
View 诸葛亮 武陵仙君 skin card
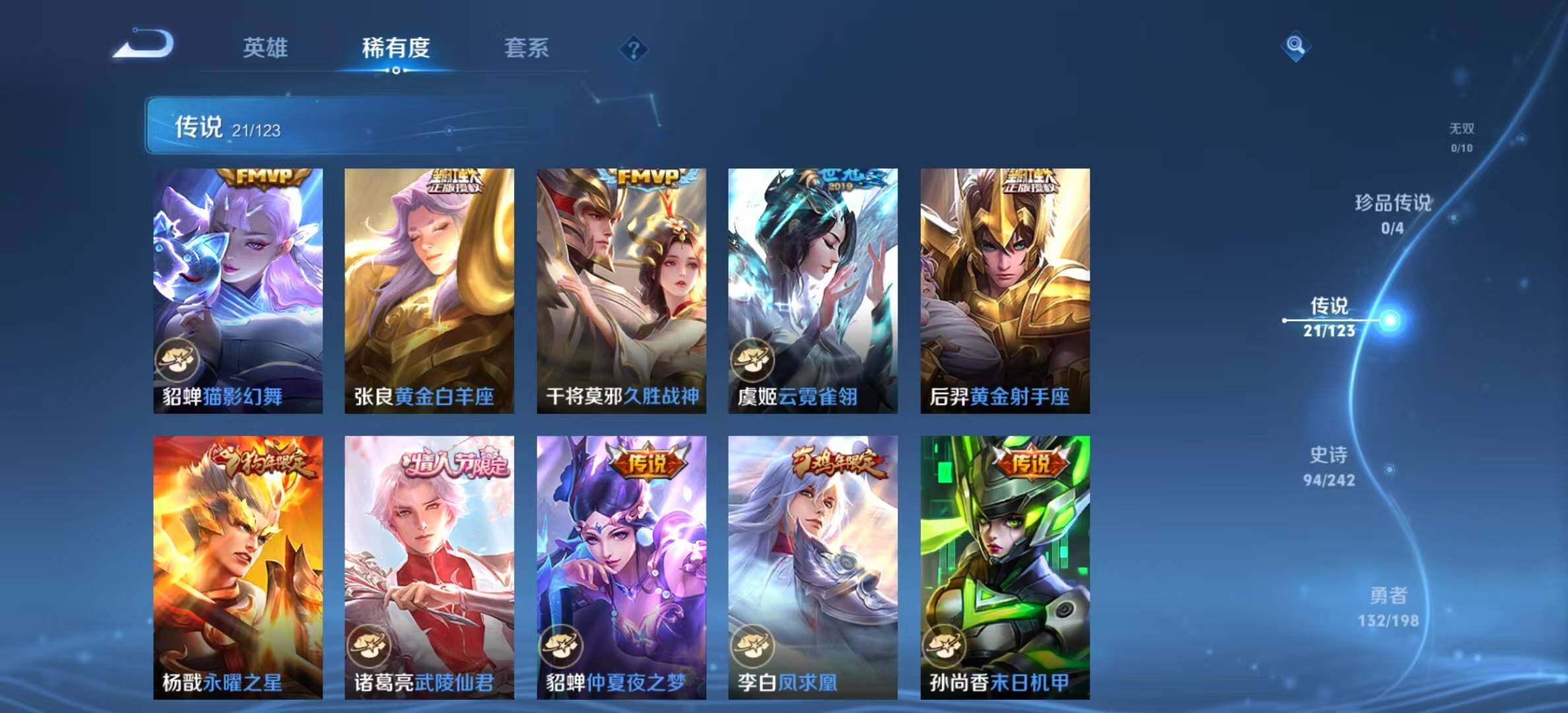click(x=429, y=566)
